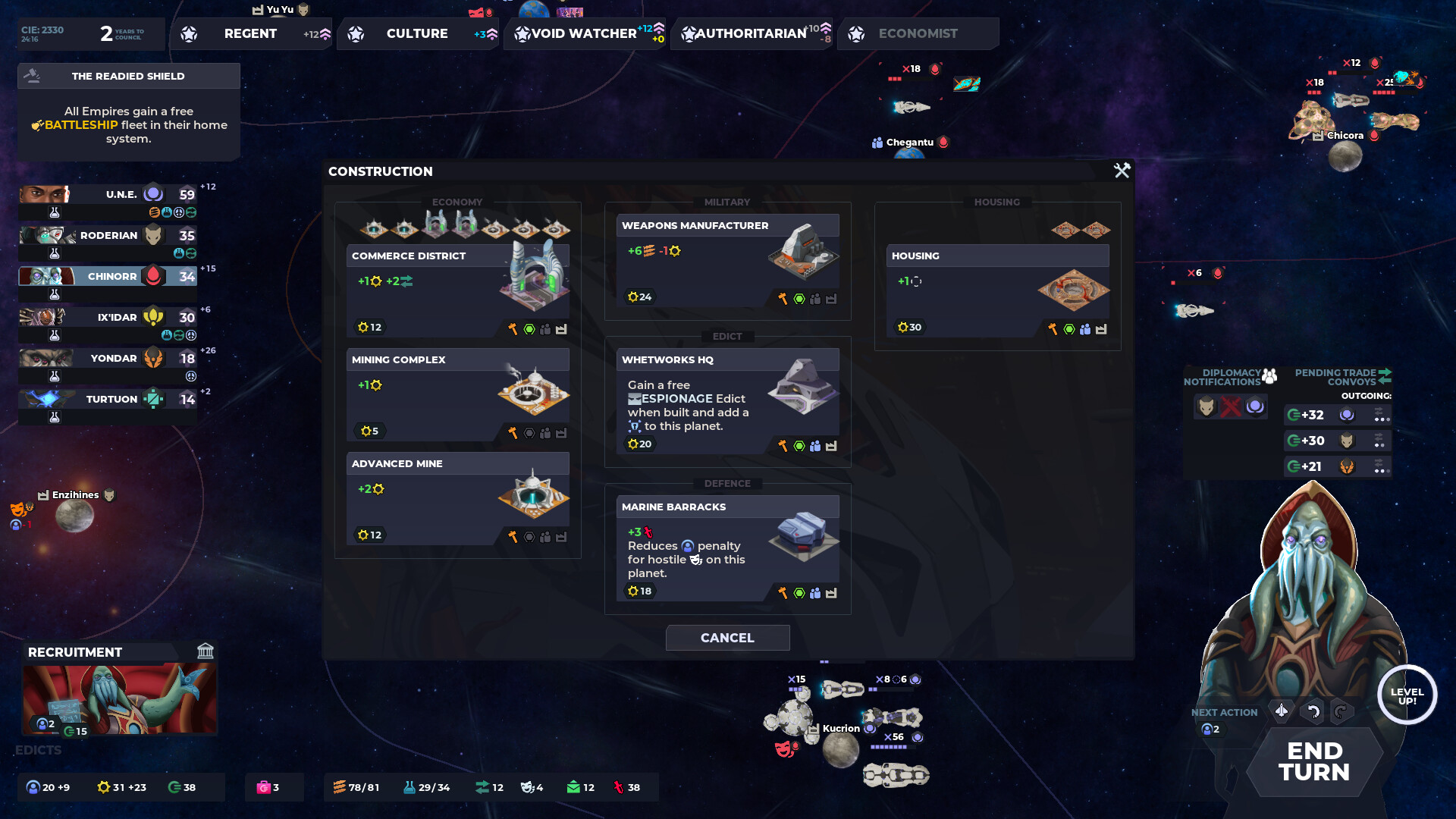
Task: Switch to the Economist card tab
Action: (918, 33)
